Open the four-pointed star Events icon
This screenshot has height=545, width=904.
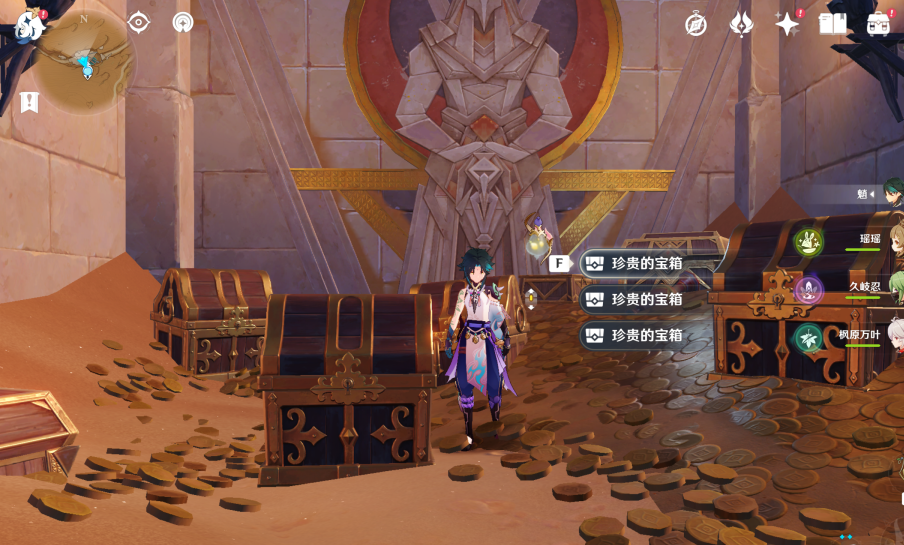(x=787, y=24)
